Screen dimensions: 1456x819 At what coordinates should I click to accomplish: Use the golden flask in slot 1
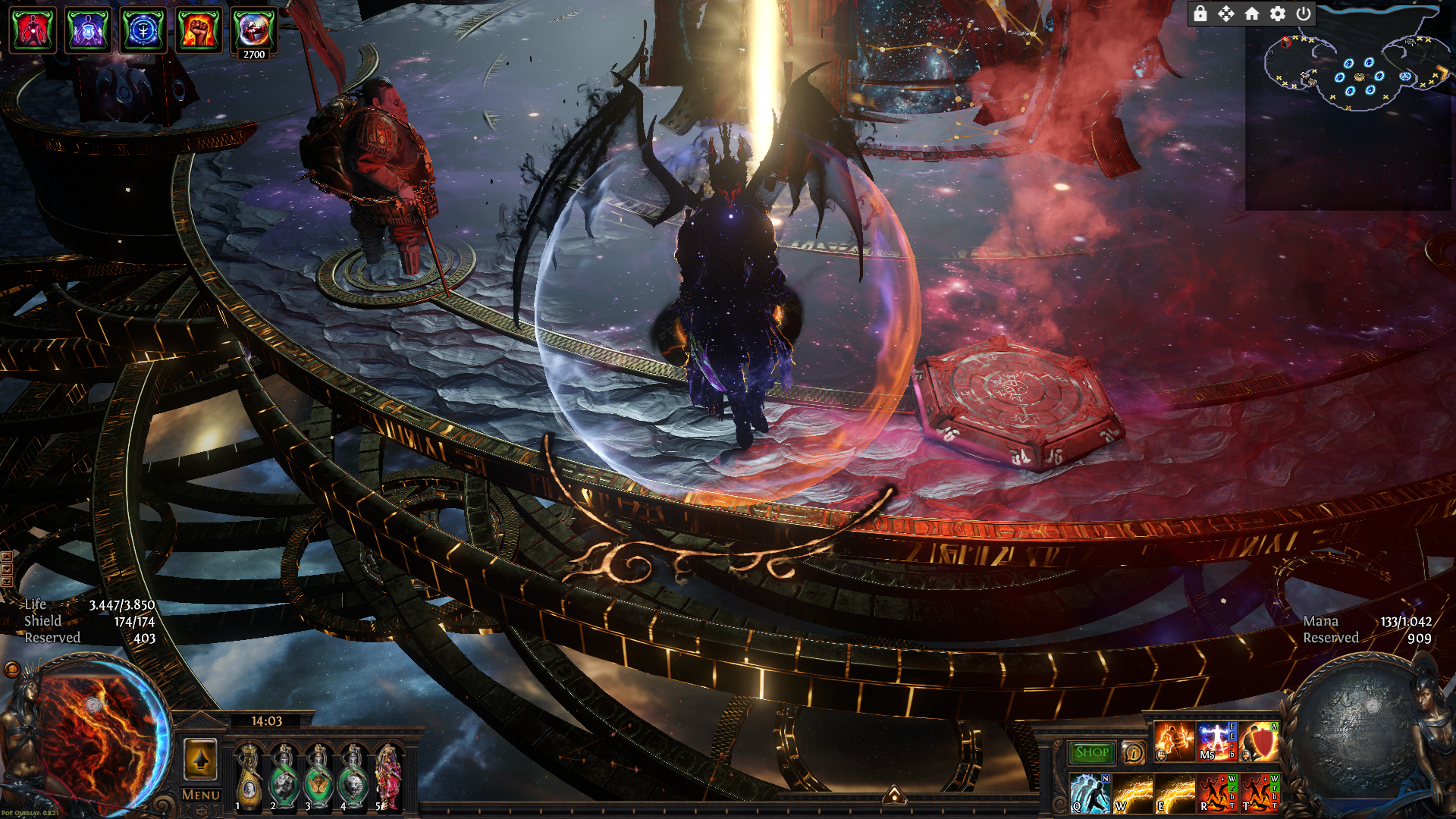tap(249, 777)
